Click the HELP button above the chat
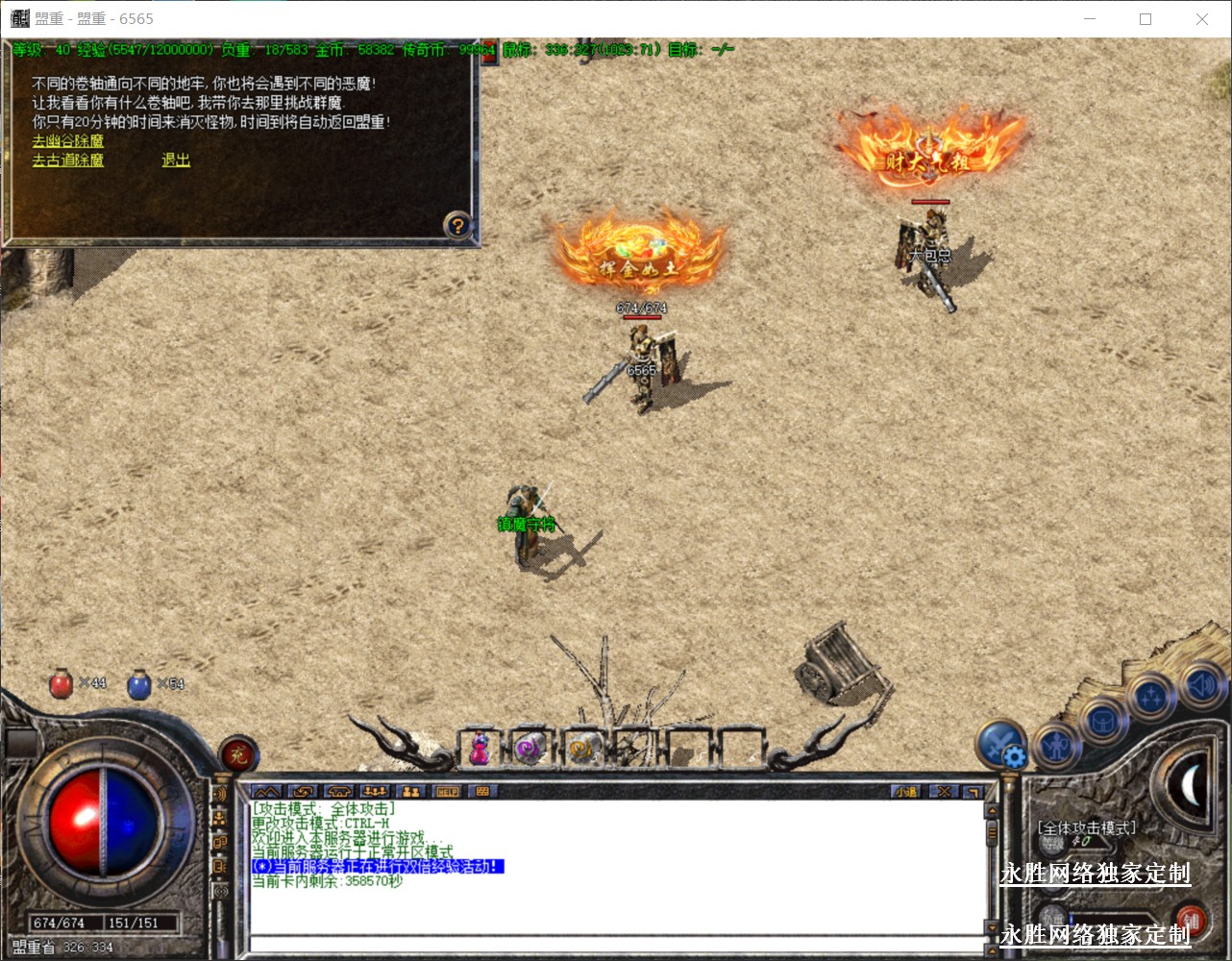 448,792
